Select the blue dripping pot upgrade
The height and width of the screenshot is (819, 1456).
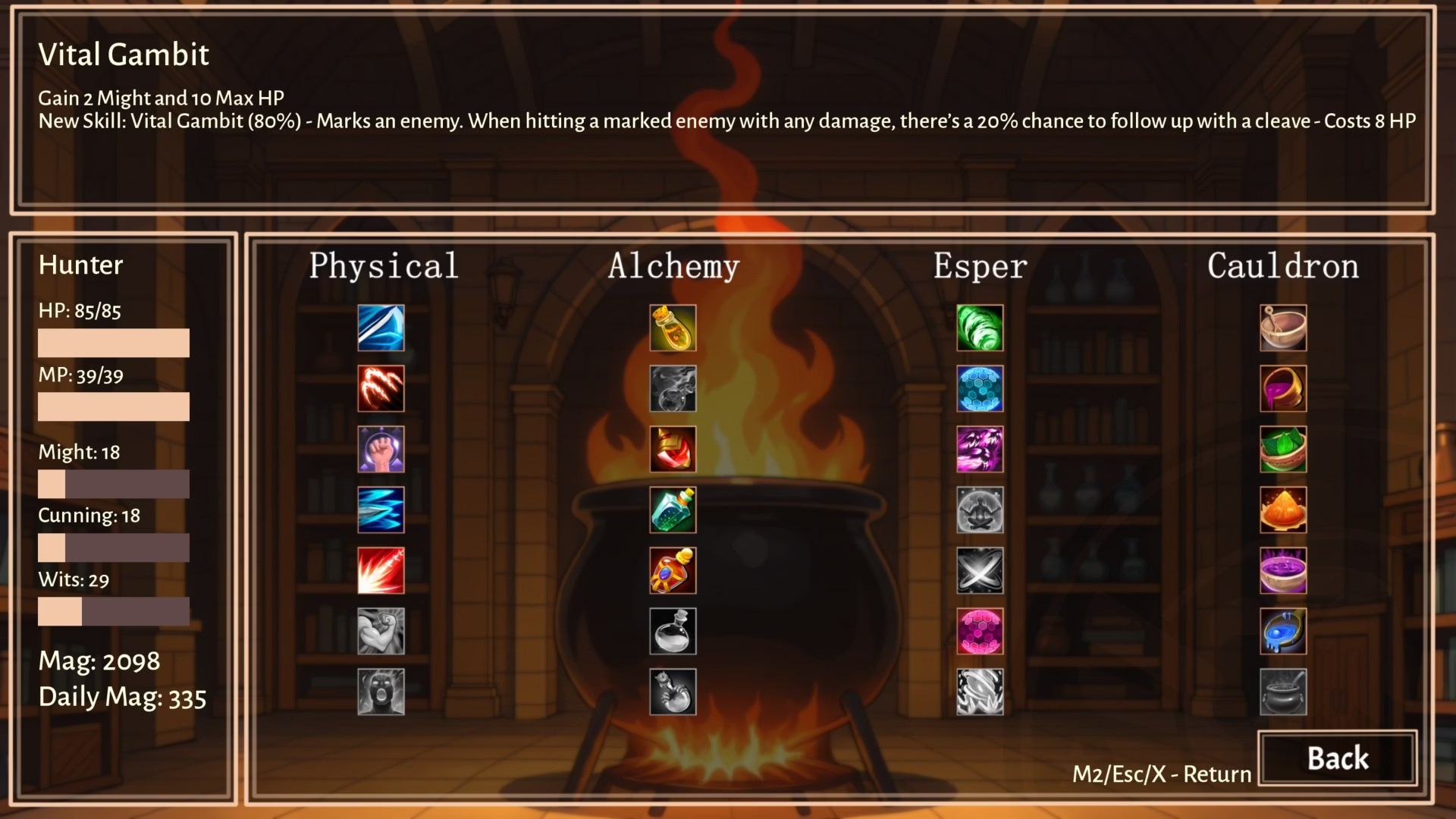click(x=1283, y=631)
